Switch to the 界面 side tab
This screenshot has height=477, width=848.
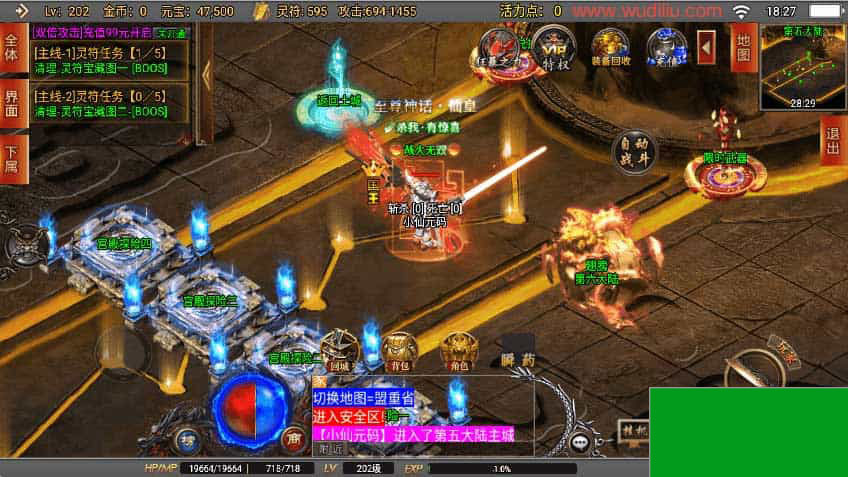12,103
